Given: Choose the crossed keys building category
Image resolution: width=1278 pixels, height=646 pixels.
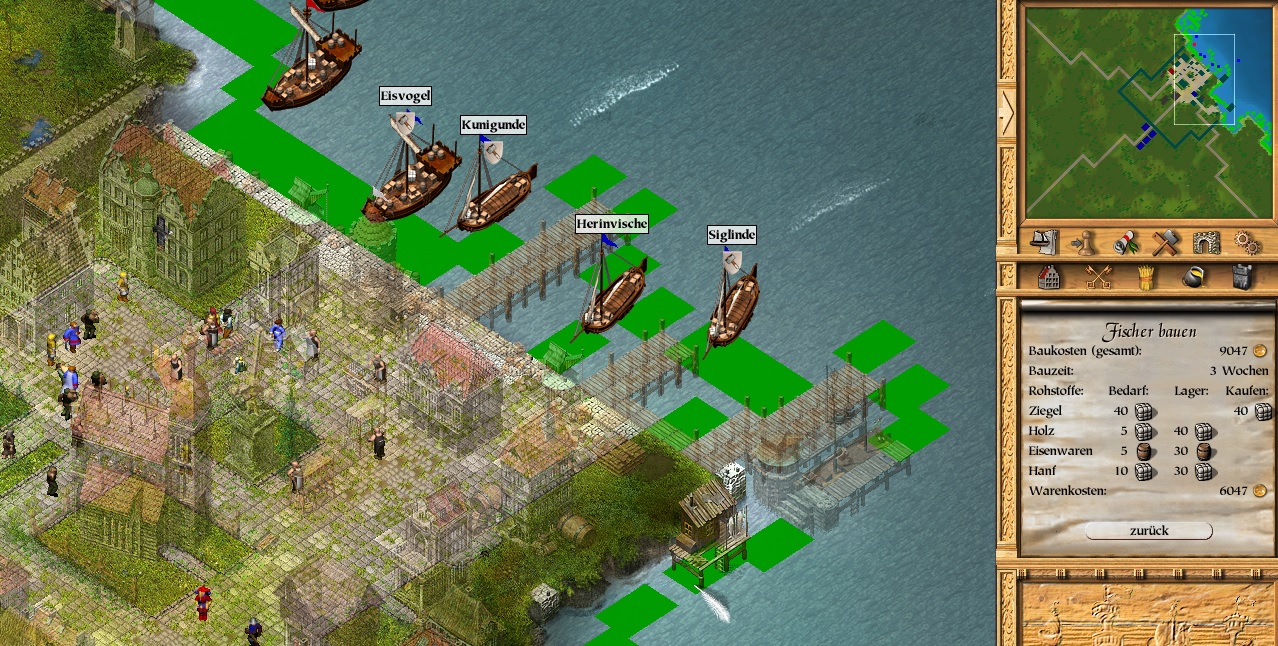Looking at the screenshot, I should point(1098,277).
